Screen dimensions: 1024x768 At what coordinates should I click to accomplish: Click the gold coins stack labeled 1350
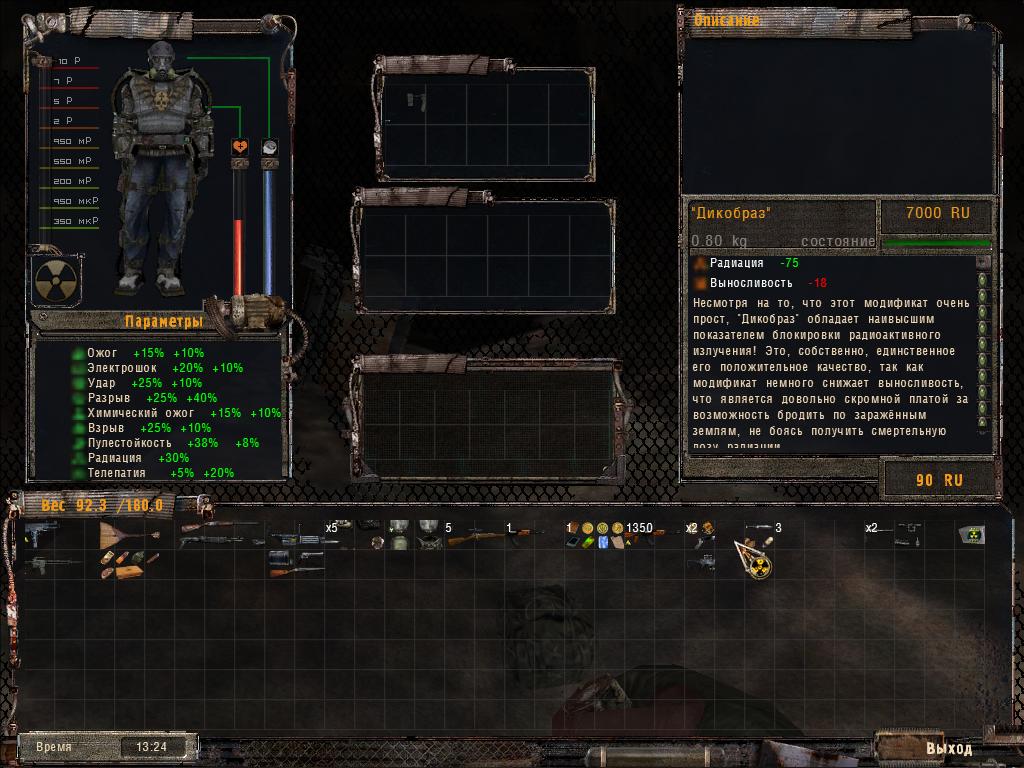click(603, 528)
